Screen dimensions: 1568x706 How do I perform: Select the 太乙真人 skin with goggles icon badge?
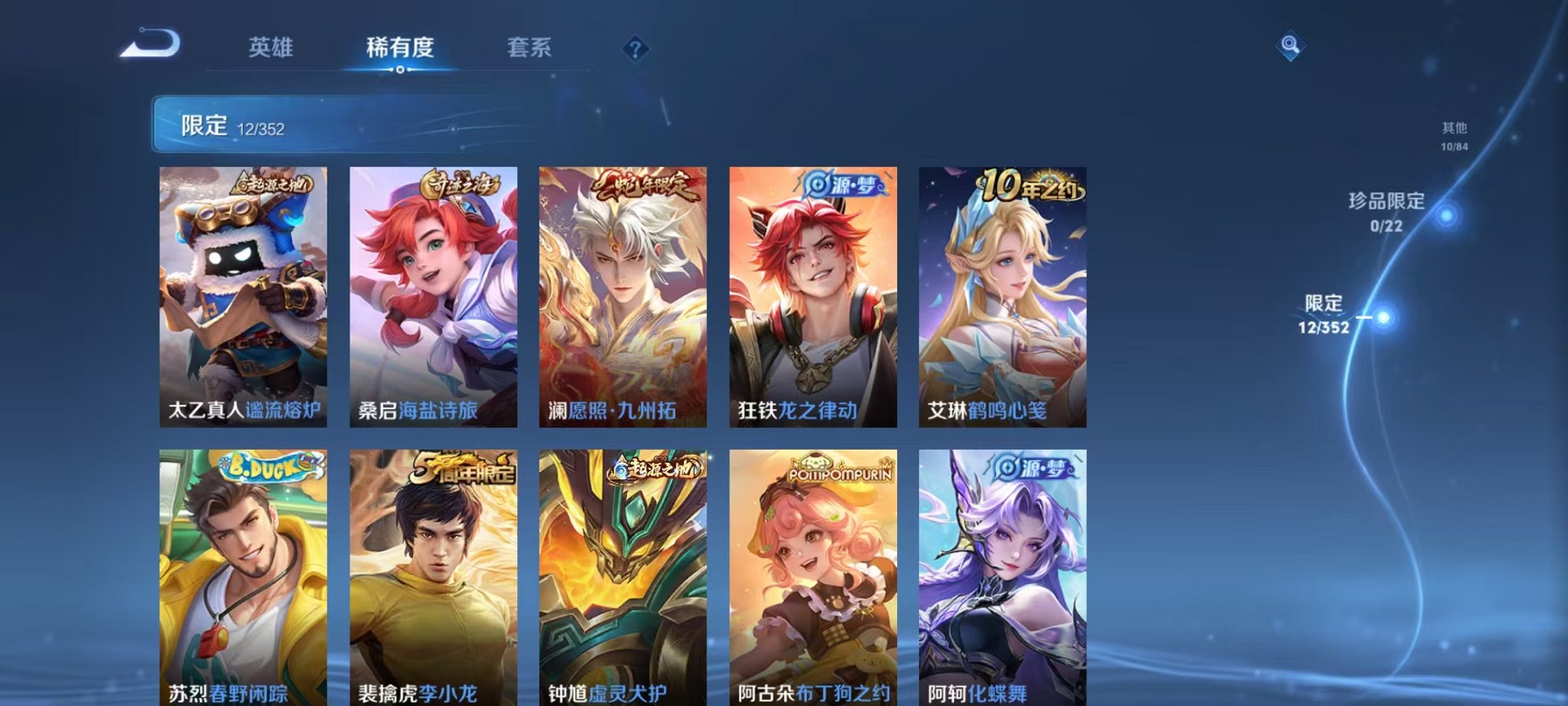[x=246, y=296]
